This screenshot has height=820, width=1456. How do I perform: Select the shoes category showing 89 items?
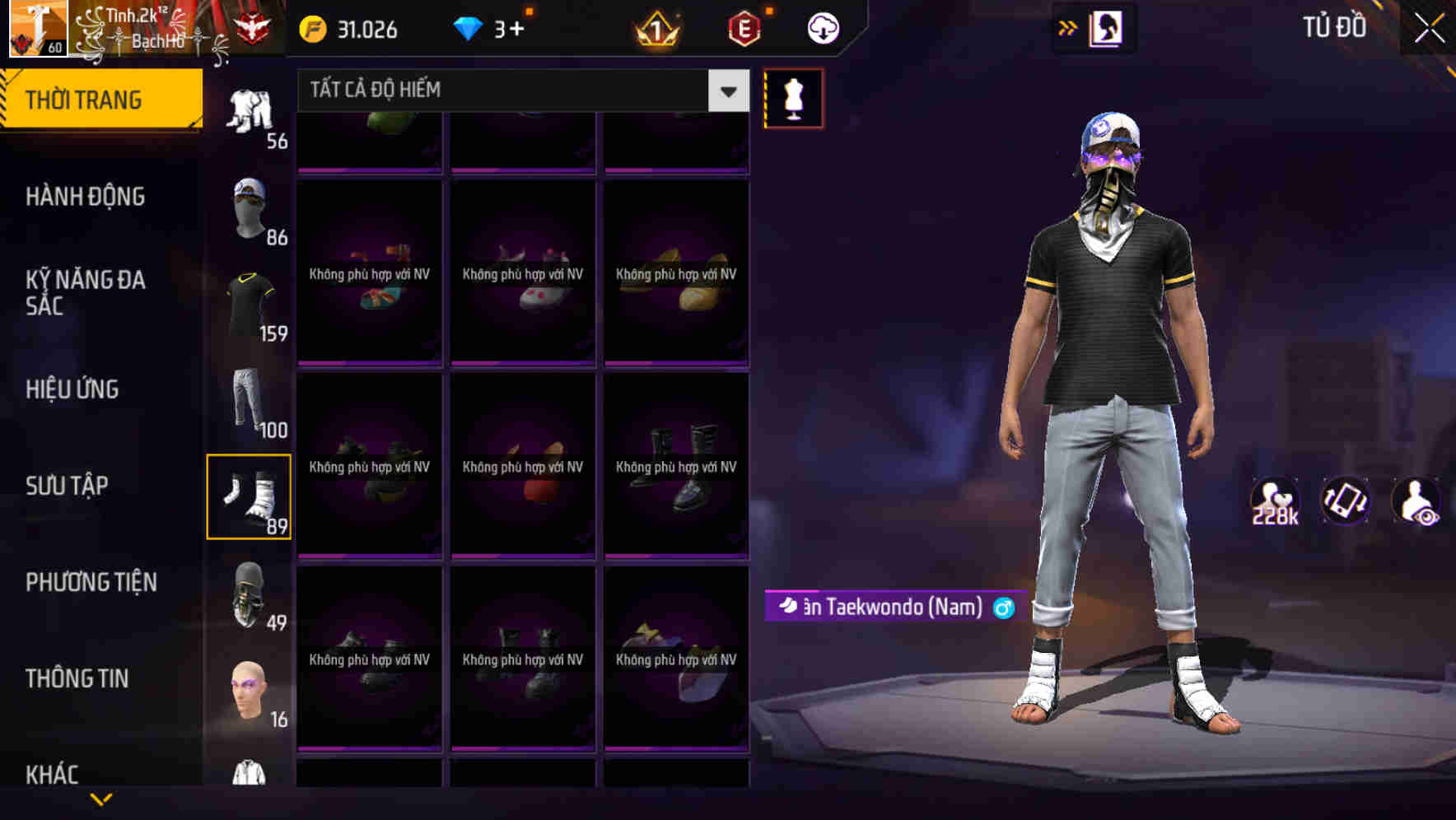click(x=250, y=494)
